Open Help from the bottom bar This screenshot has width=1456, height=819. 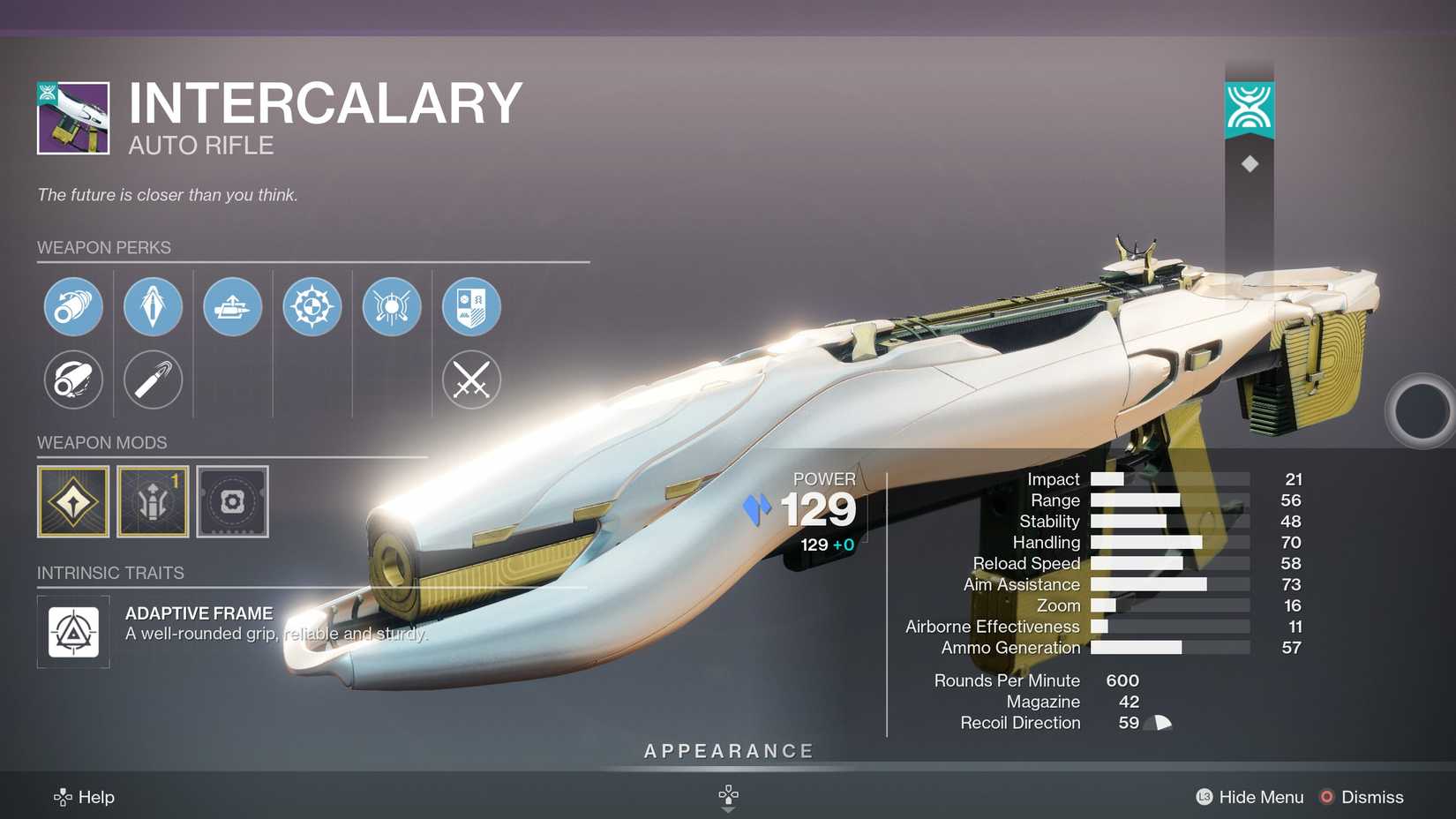pyautogui.click(x=86, y=797)
